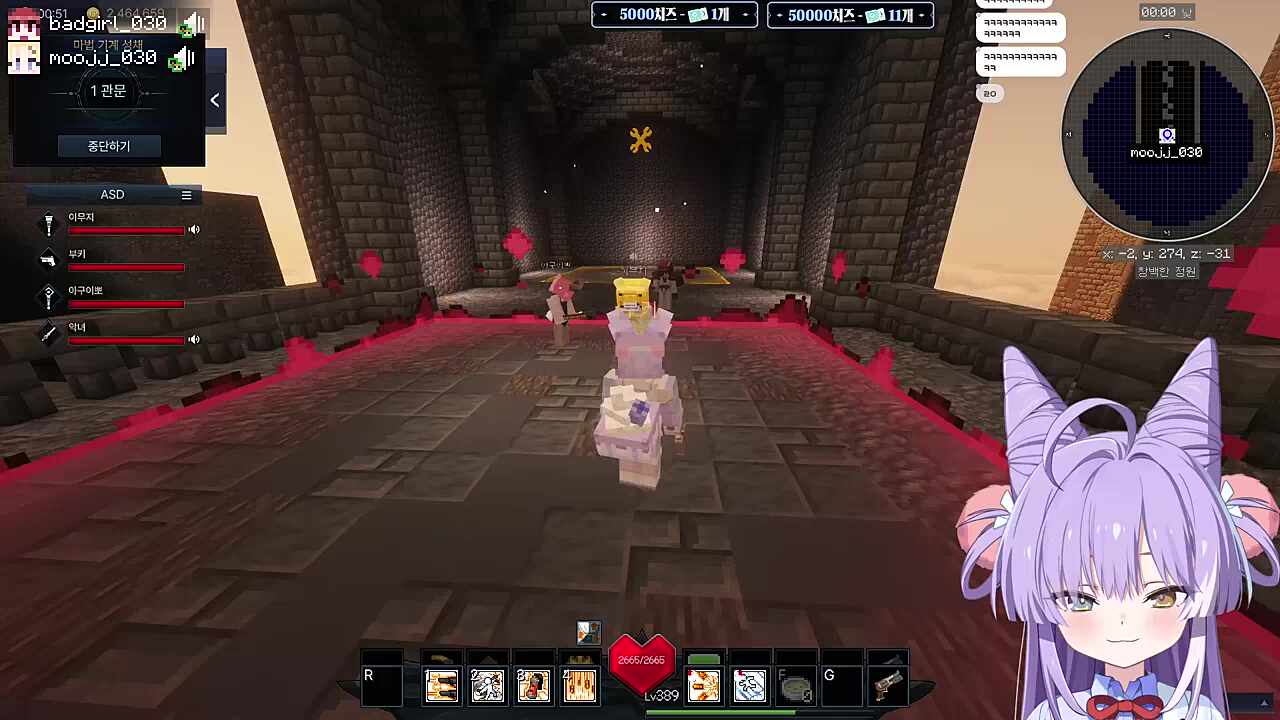This screenshot has height=720, width=1280.
Task: Click the player marker on the minimap
Action: [x=1166, y=135]
